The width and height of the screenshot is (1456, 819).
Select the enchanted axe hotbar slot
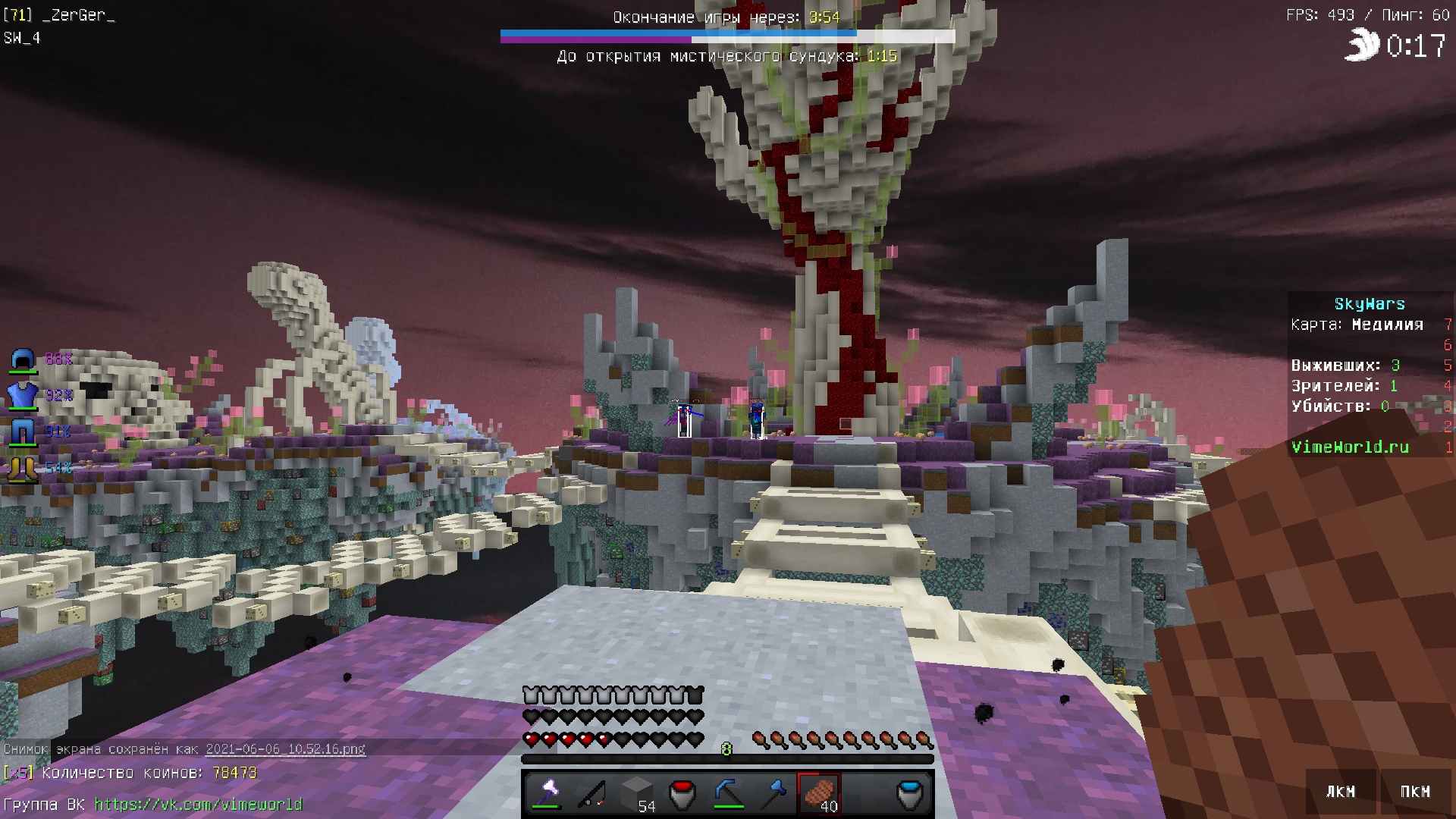point(546,793)
